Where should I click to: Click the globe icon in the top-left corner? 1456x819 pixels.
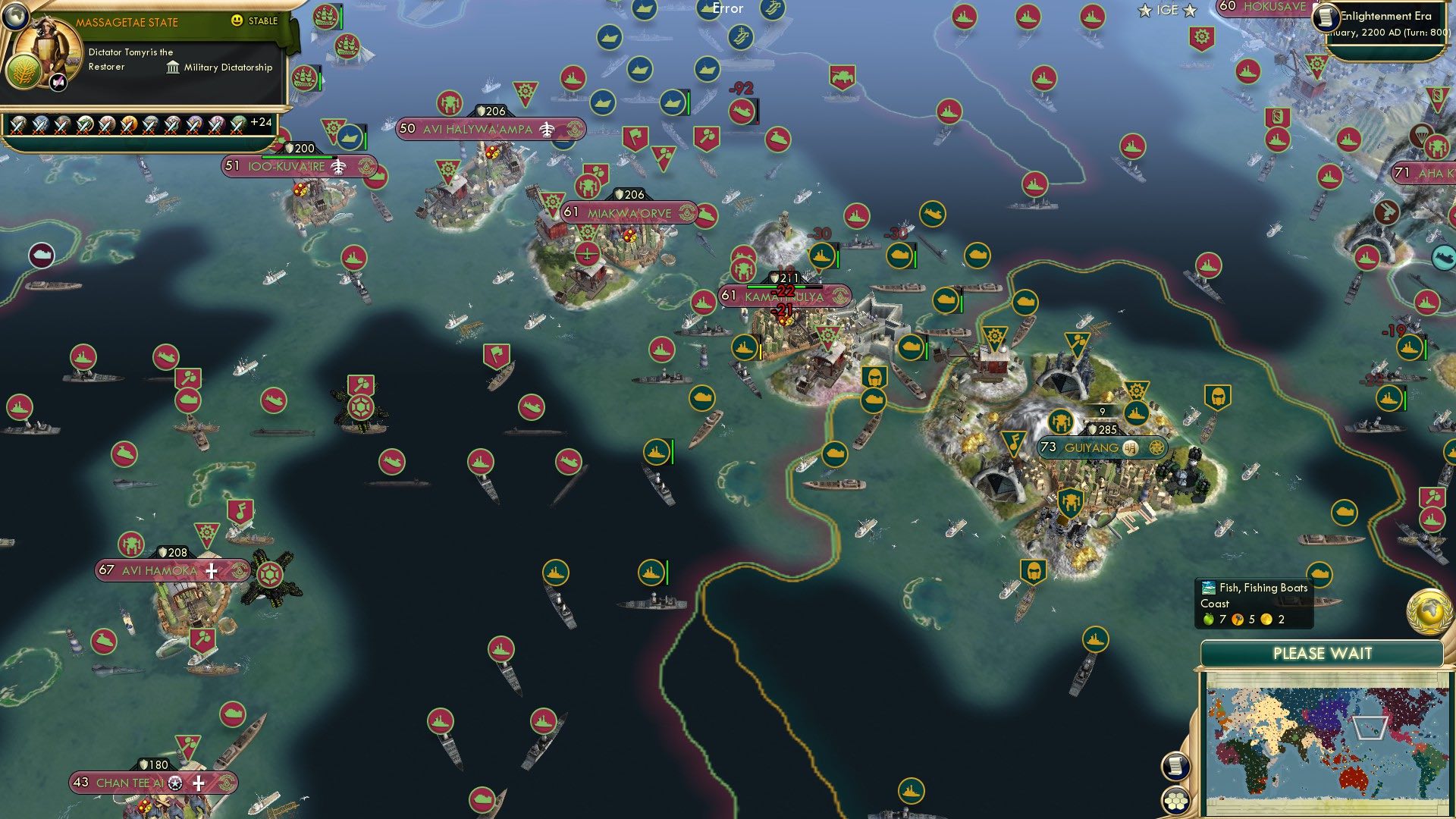16,18
